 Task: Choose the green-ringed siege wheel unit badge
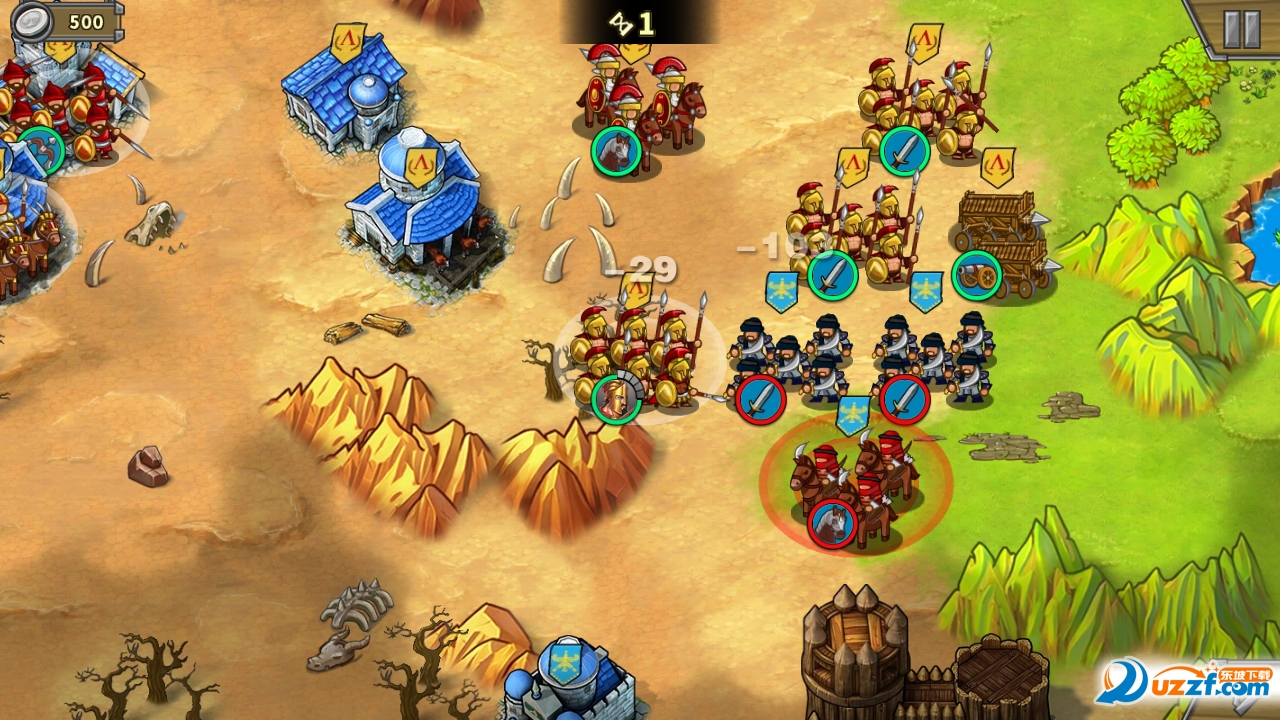[x=976, y=275]
